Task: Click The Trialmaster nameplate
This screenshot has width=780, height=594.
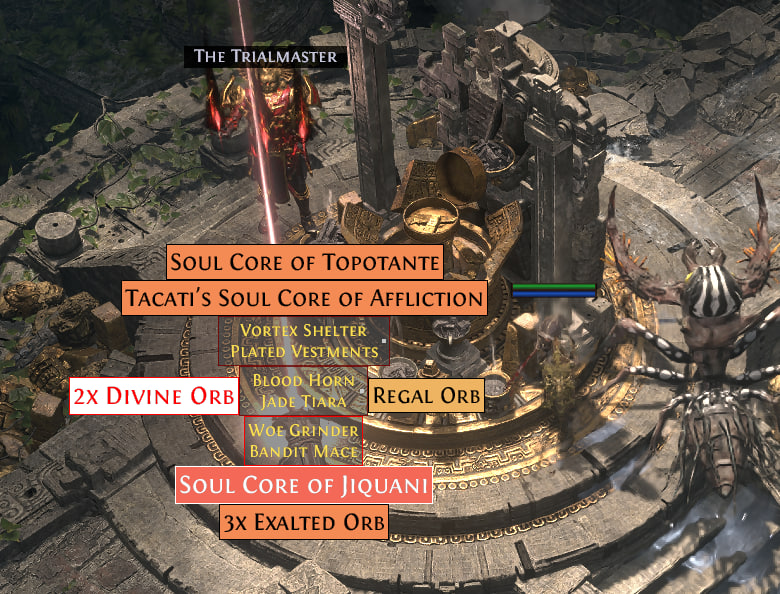Action: pos(265,56)
